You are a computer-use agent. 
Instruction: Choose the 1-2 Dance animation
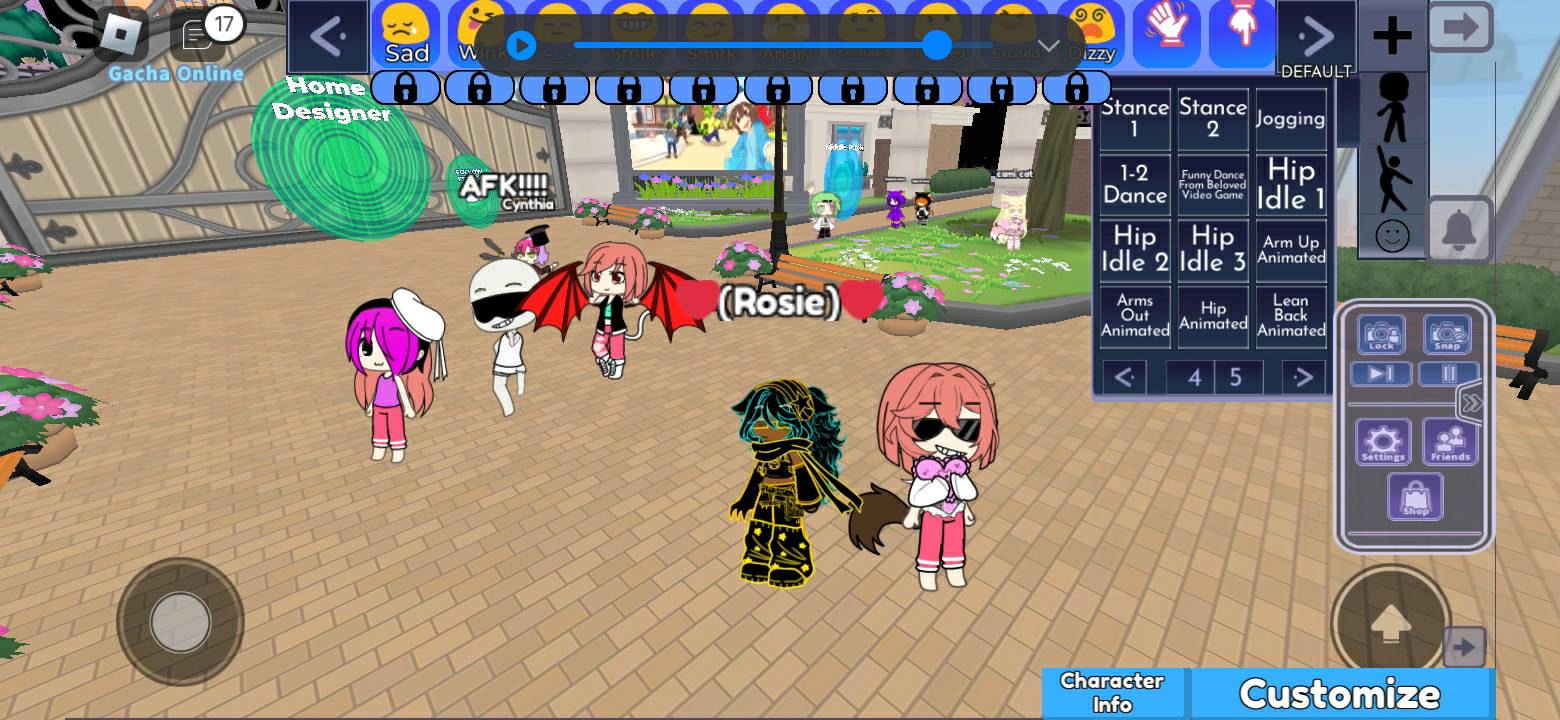click(1134, 185)
